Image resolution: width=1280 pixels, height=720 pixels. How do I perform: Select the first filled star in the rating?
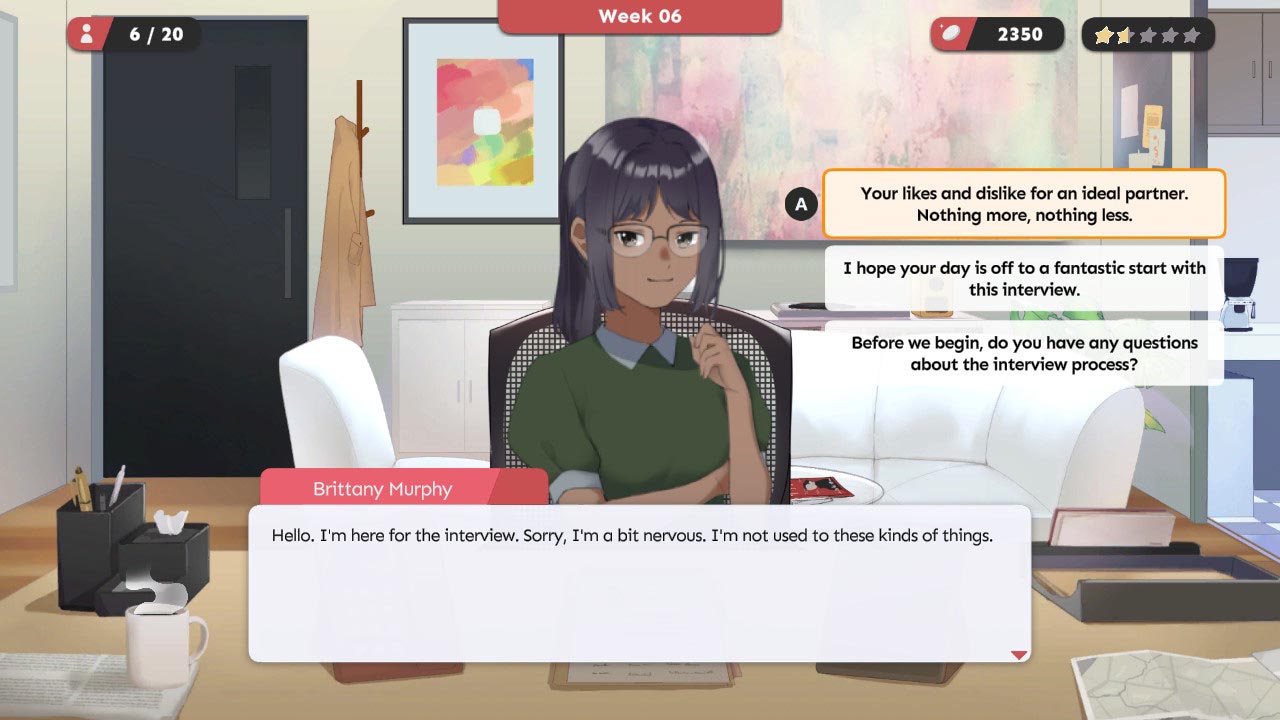[x=1104, y=35]
